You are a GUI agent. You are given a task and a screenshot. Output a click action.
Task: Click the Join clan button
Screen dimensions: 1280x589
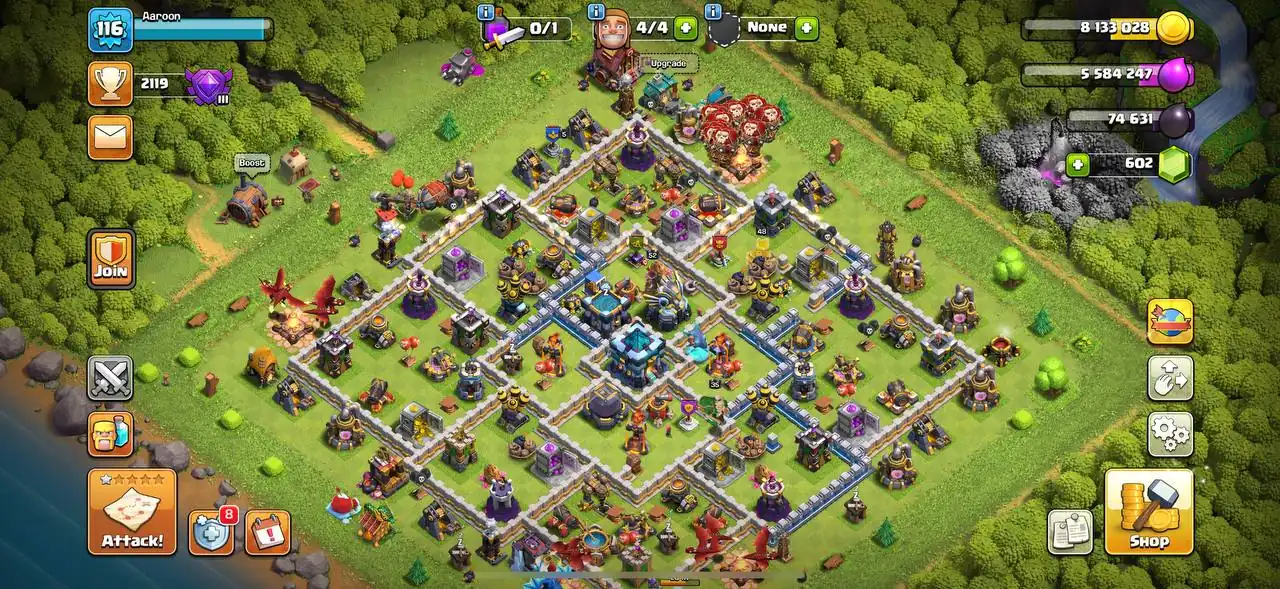(111, 258)
